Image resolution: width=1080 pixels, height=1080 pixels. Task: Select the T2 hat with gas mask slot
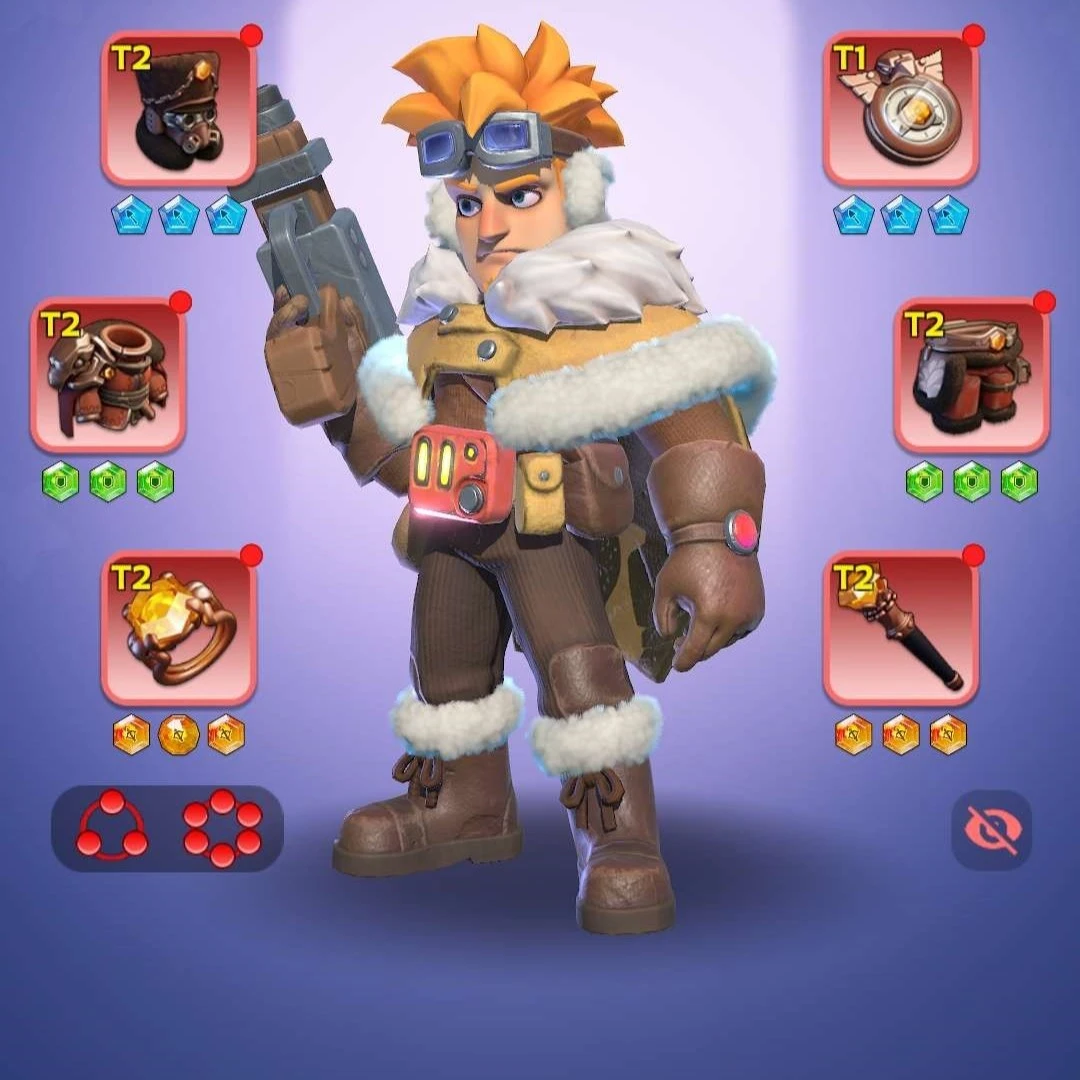(x=179, y=109)
